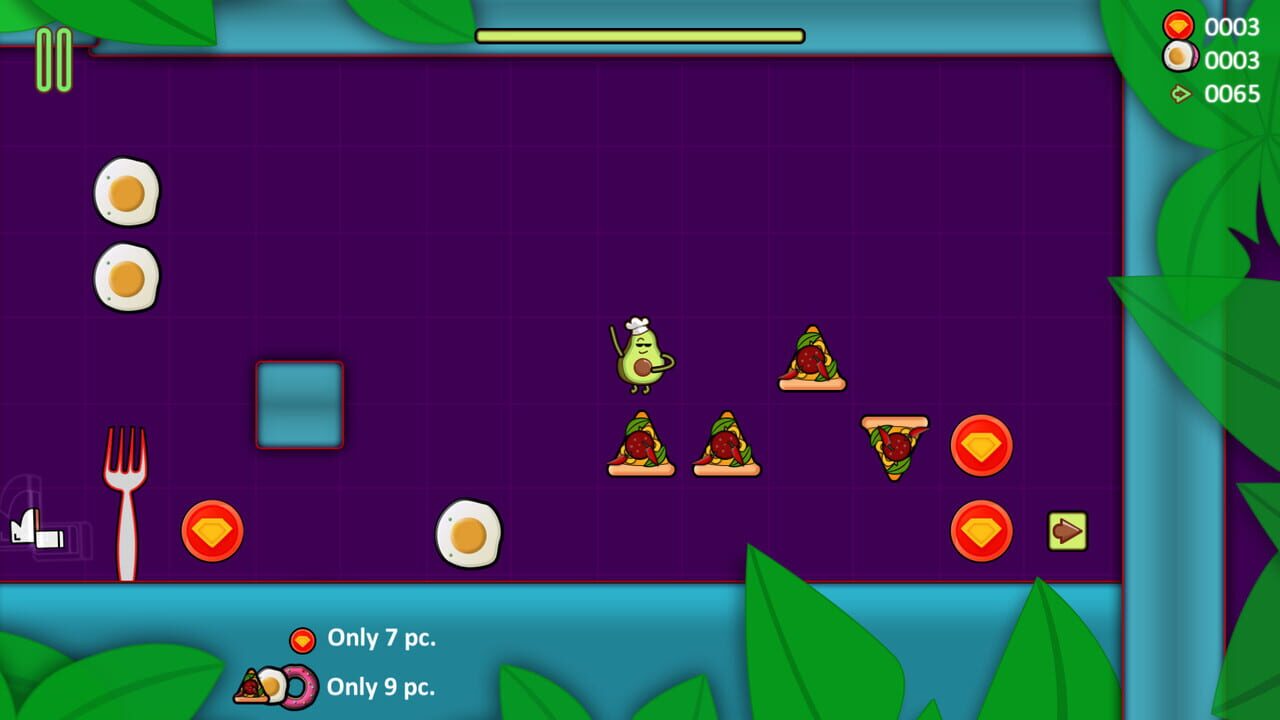
Task: Click the green progress bar at the top
Action: (640, 34)
